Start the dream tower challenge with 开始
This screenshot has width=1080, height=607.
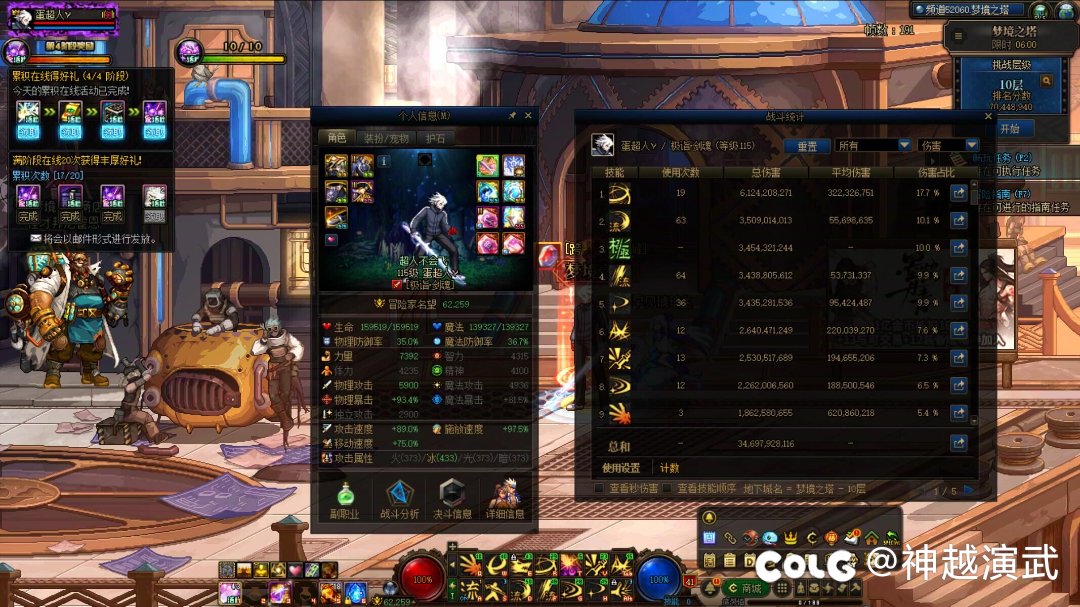(1009, 129)
